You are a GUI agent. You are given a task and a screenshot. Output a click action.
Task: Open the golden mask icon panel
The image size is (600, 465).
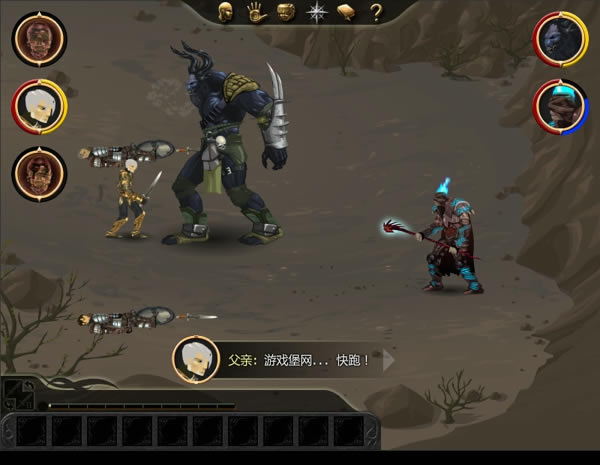pos(285,13)
